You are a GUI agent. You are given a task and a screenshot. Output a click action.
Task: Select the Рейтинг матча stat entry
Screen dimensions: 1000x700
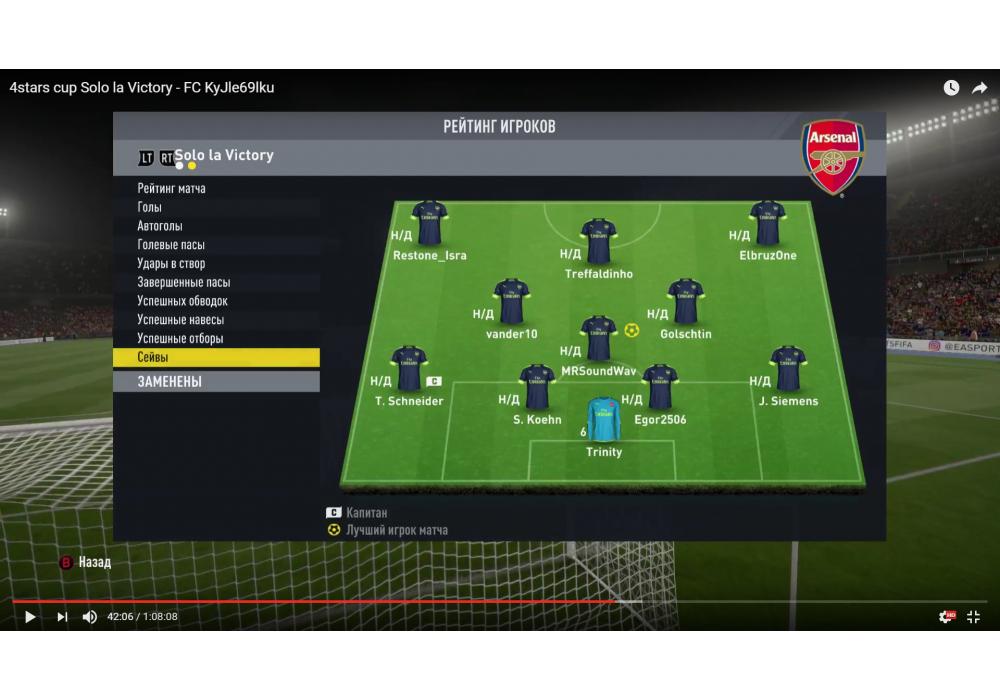(172, 188)
